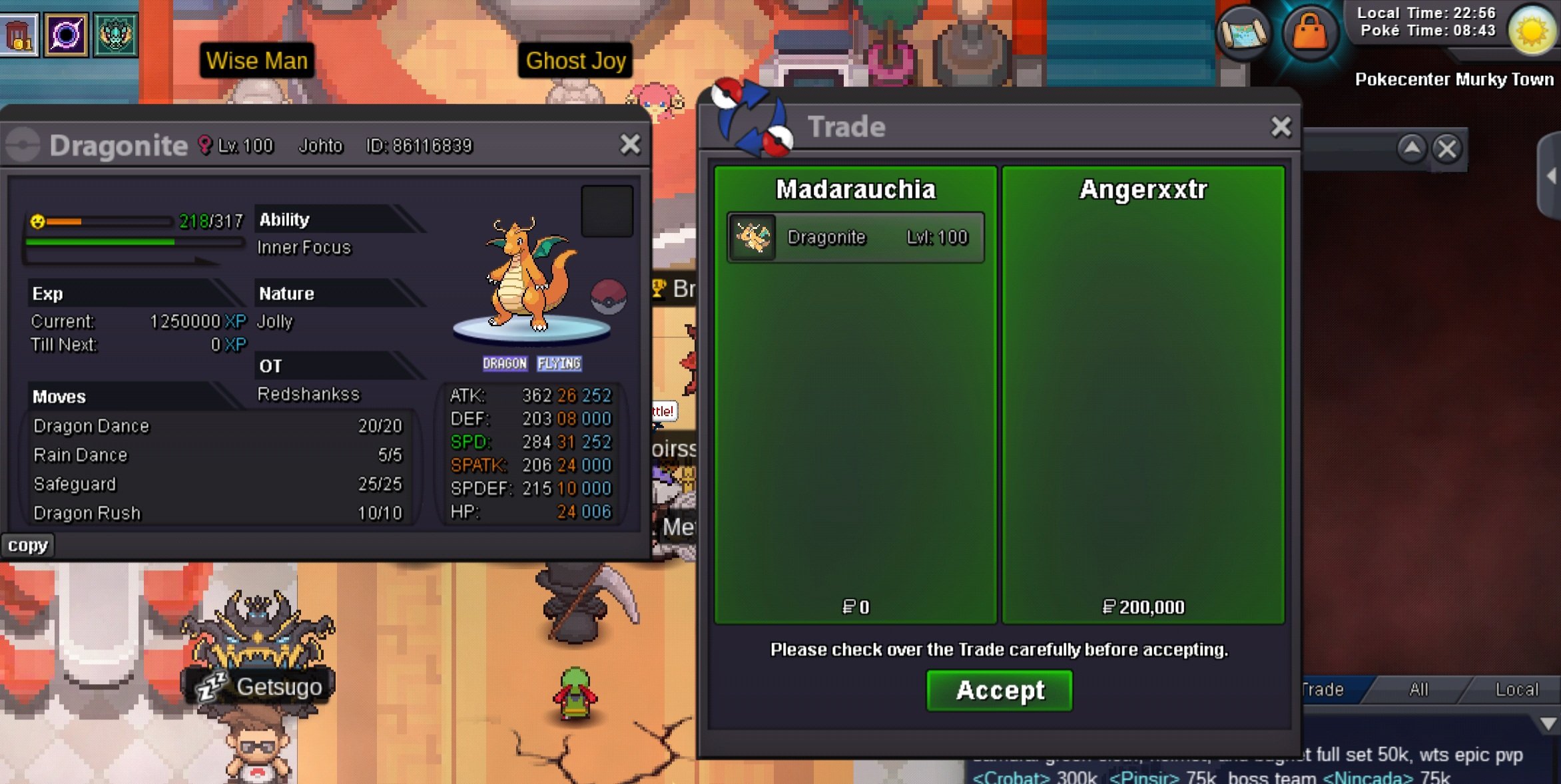This screenshot has height=784, width=1561.
Task: Select the Dragon Rush move row
Action: [x=217, y=513]
